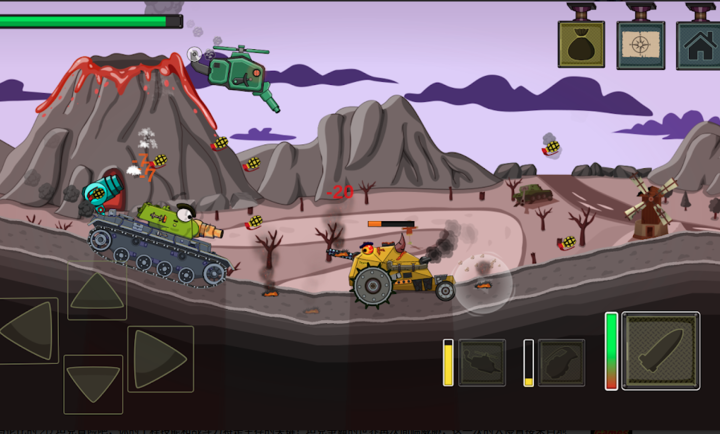Fire the main cannon shell
The width and height of the screenshot is (720, 434).
click(661, 350)
